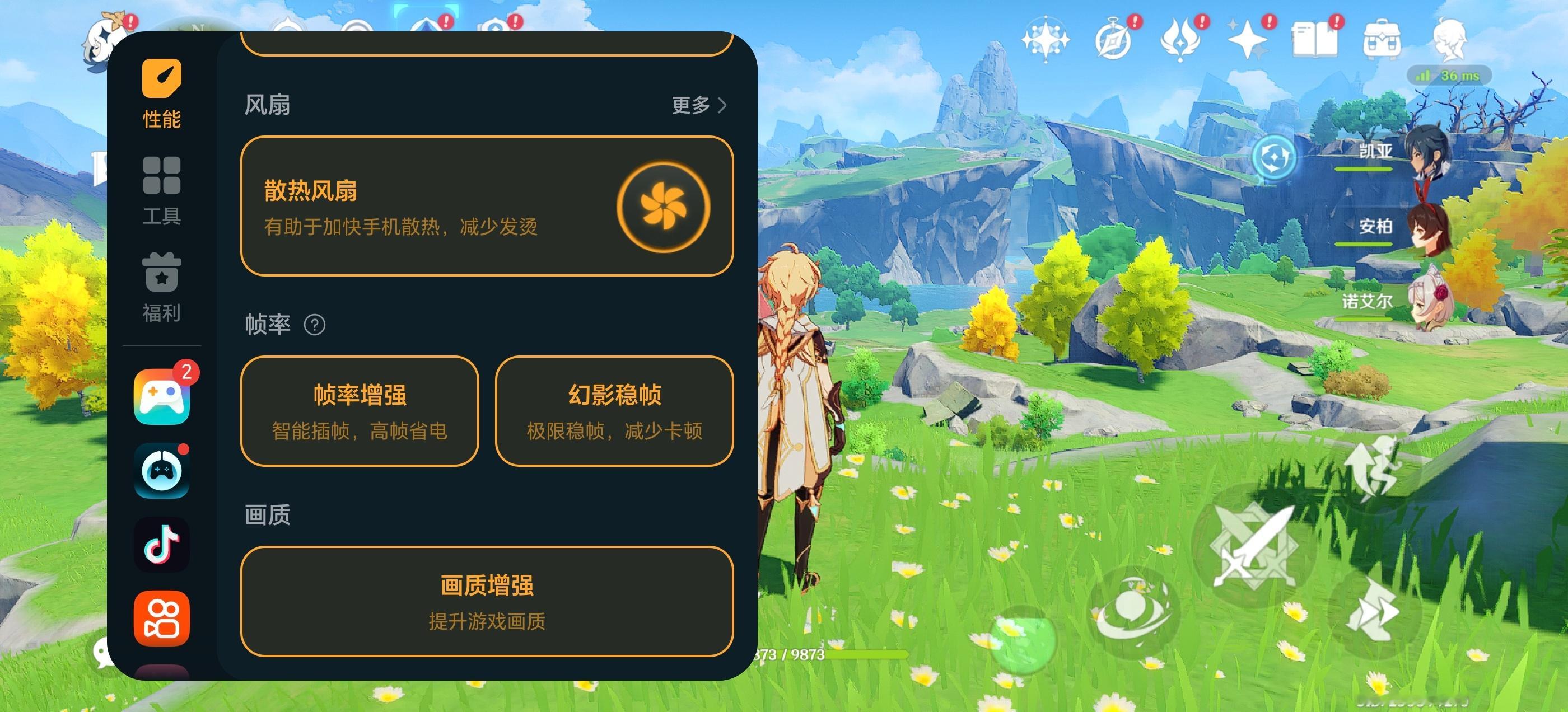1568x712 pixels.
Task: Open Douyin from the sidebar
Action: coord(161,544)
